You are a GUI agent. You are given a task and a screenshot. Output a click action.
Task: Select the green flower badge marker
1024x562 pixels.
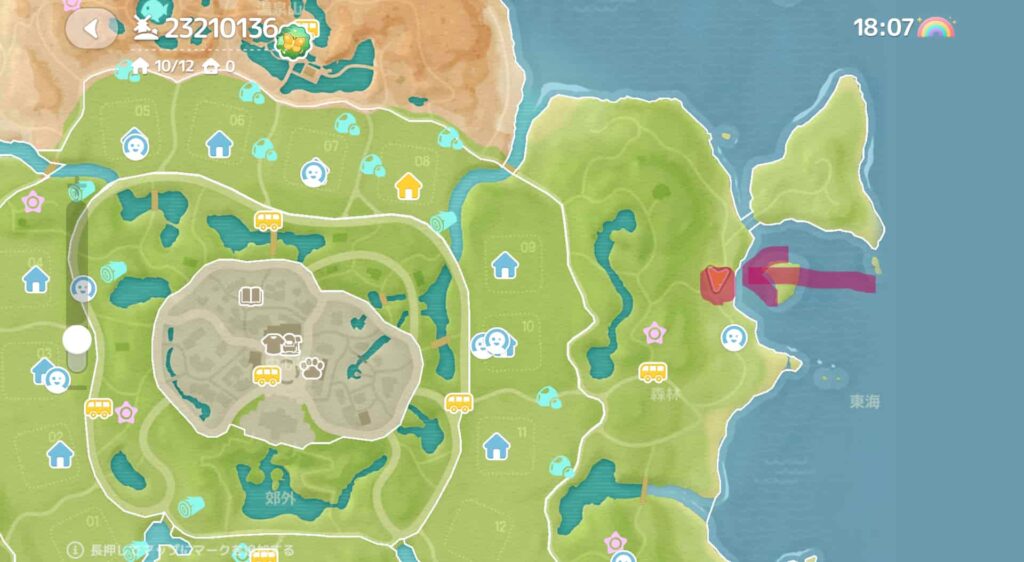[295, 41]
